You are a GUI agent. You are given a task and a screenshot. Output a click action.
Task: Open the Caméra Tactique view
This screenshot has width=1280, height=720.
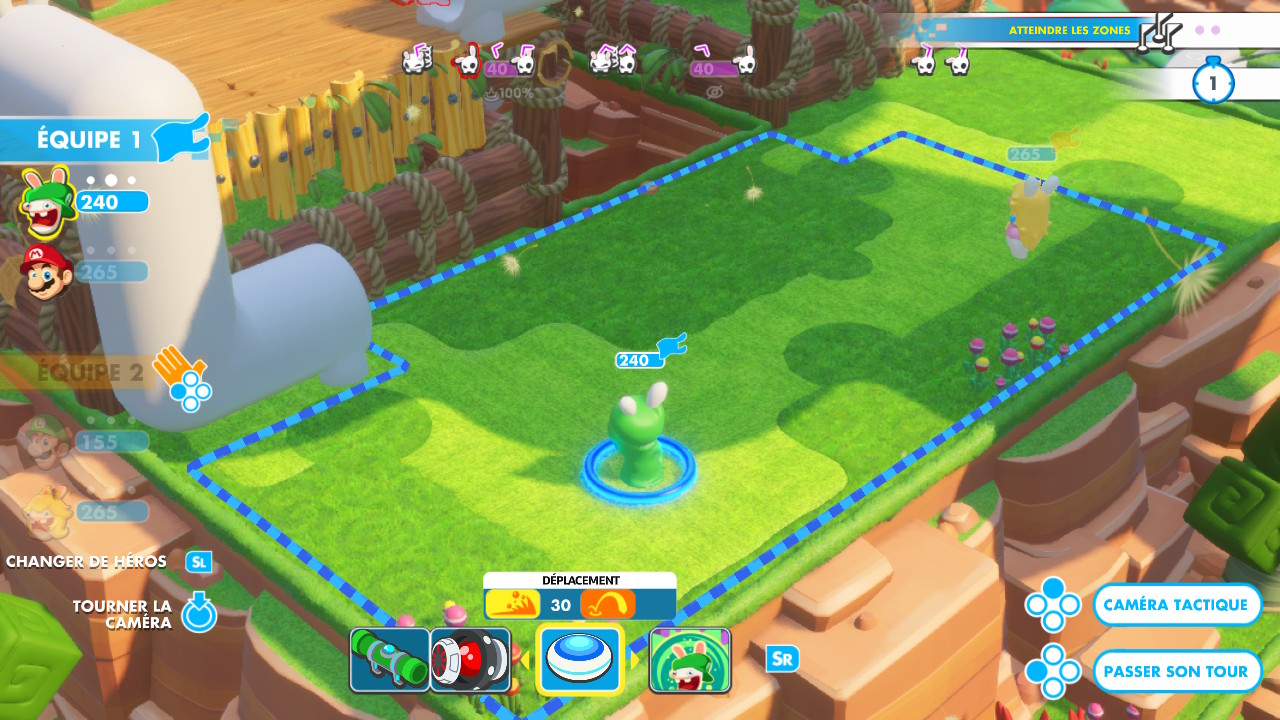[1176, 605]
